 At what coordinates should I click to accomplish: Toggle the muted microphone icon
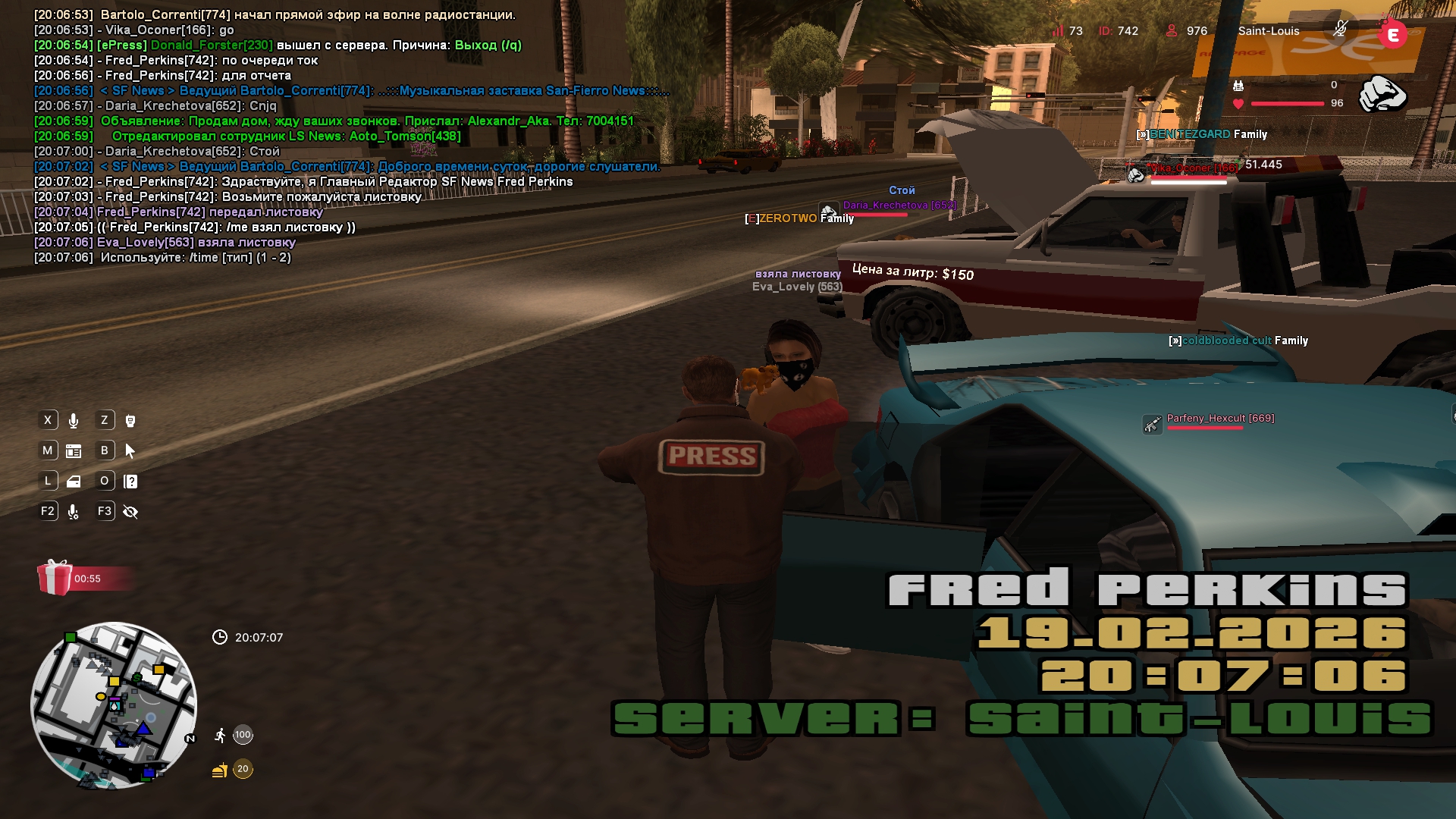click(x=1340, y=29)
